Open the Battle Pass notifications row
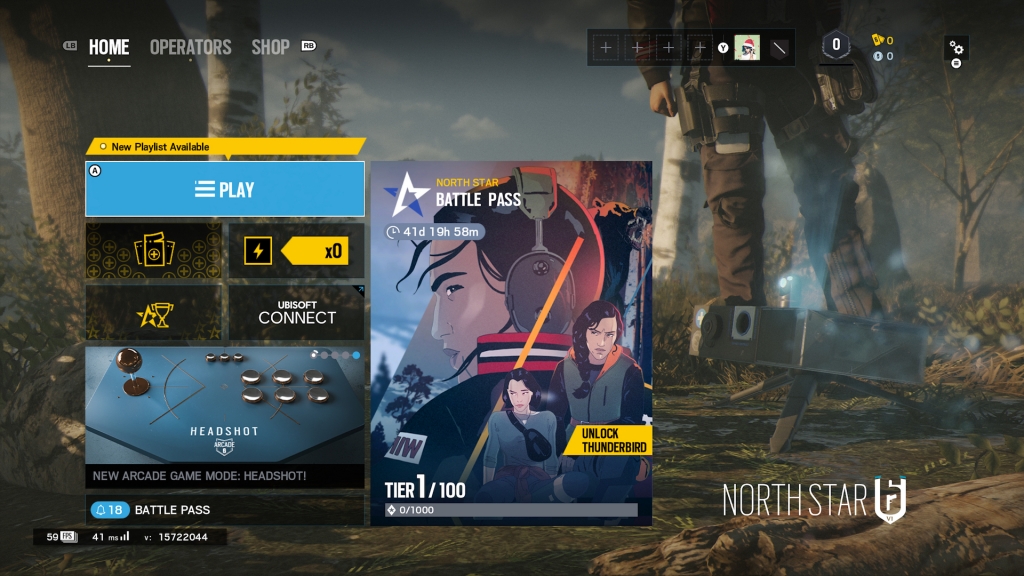Image resolution: width=1024 pixels, height=576 pixels. [225, 510]
